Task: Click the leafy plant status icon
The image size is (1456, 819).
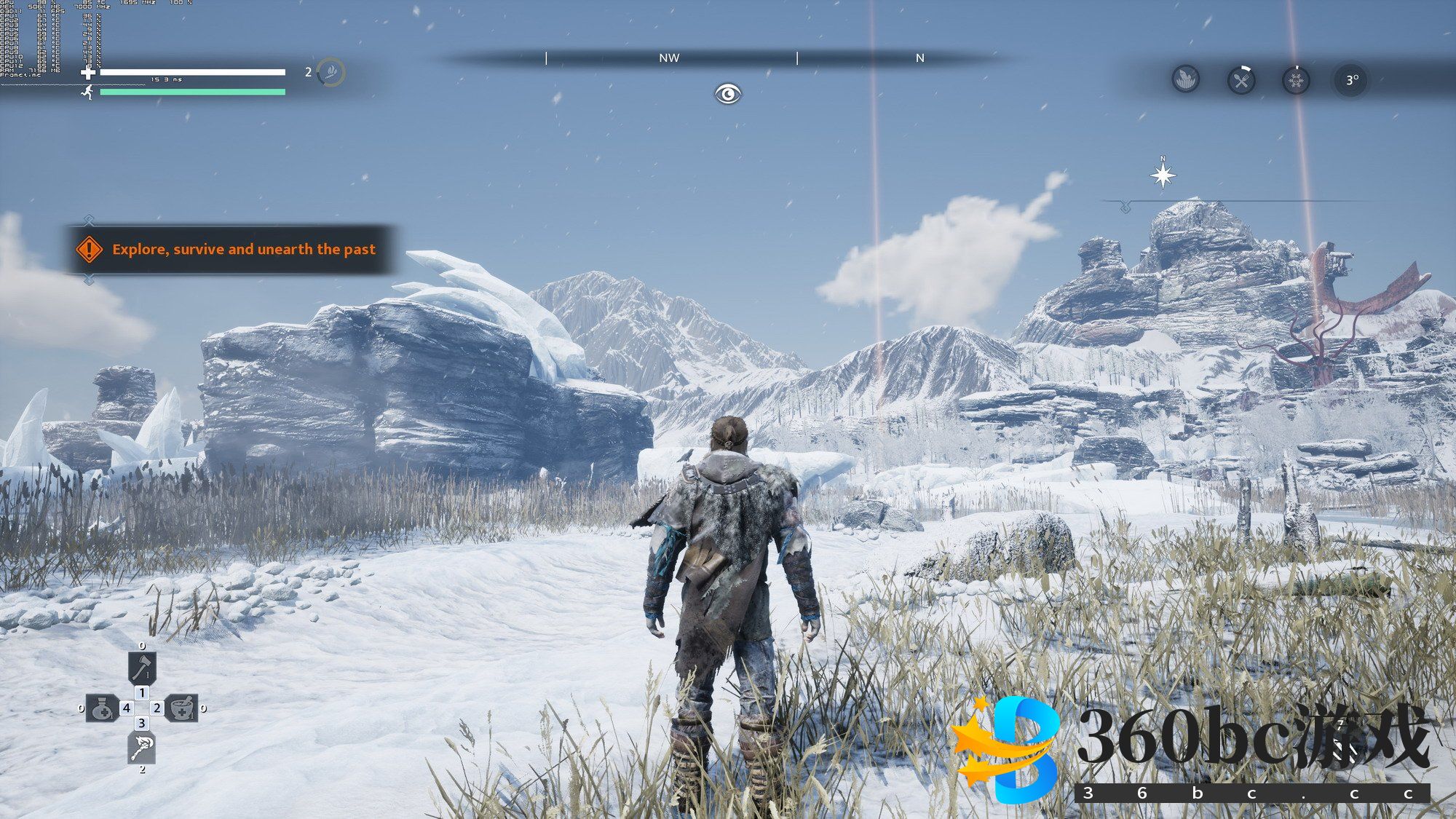Action: (1186, 79)
